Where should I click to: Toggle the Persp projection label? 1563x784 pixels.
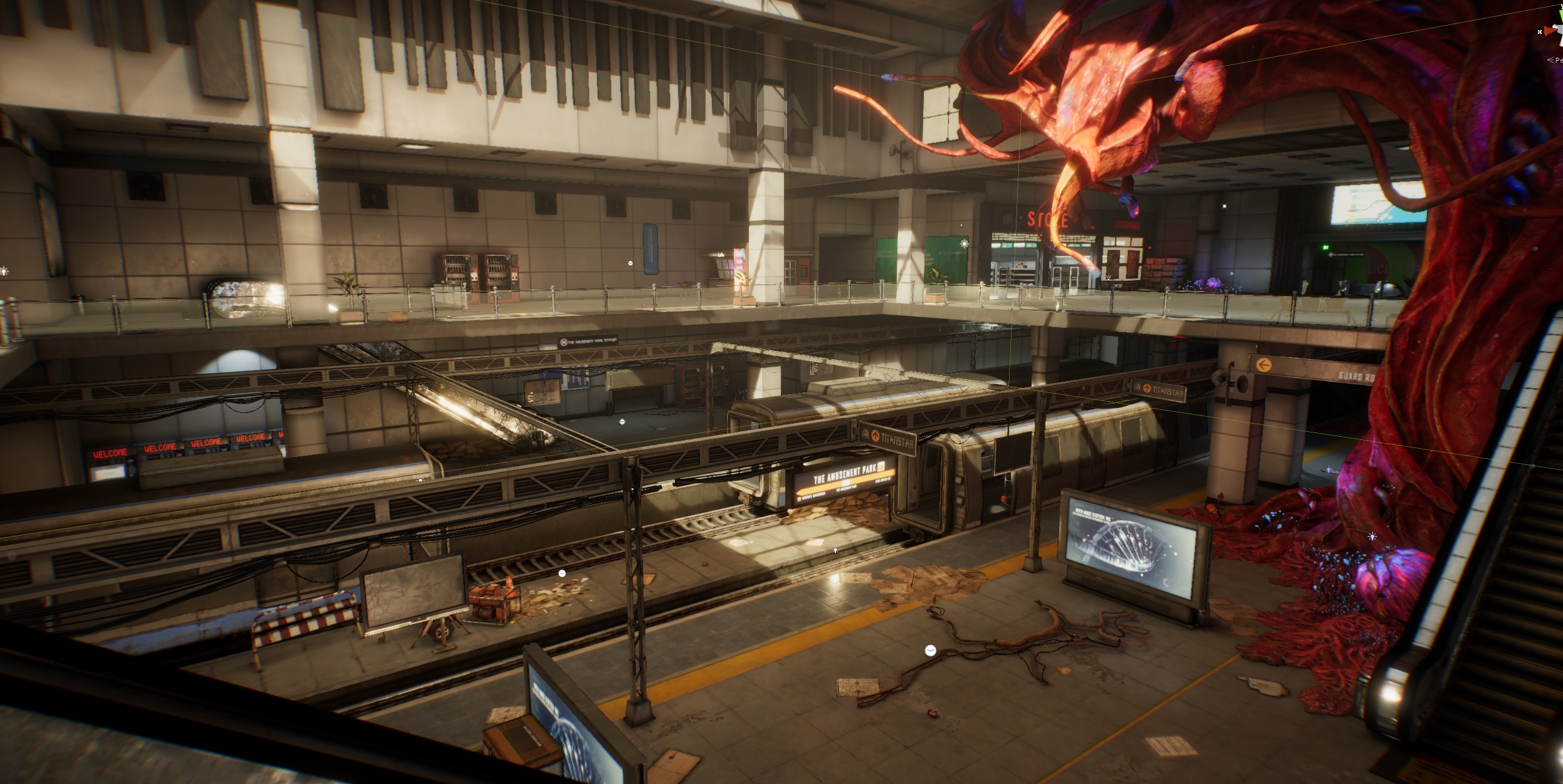pyautogui.click(x=1556, y=60)
